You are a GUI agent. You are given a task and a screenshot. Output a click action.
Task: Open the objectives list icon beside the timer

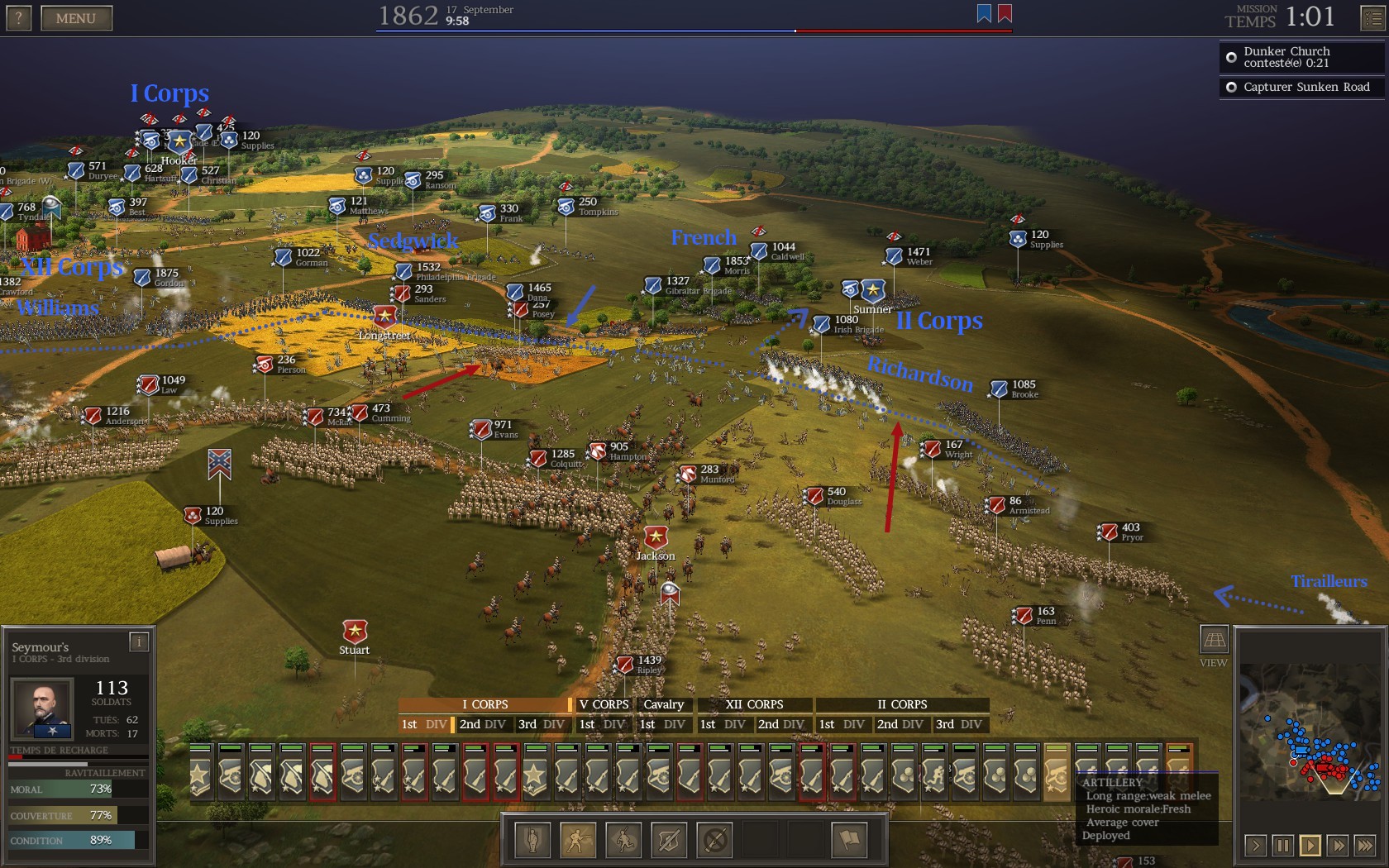(1372, 18)
